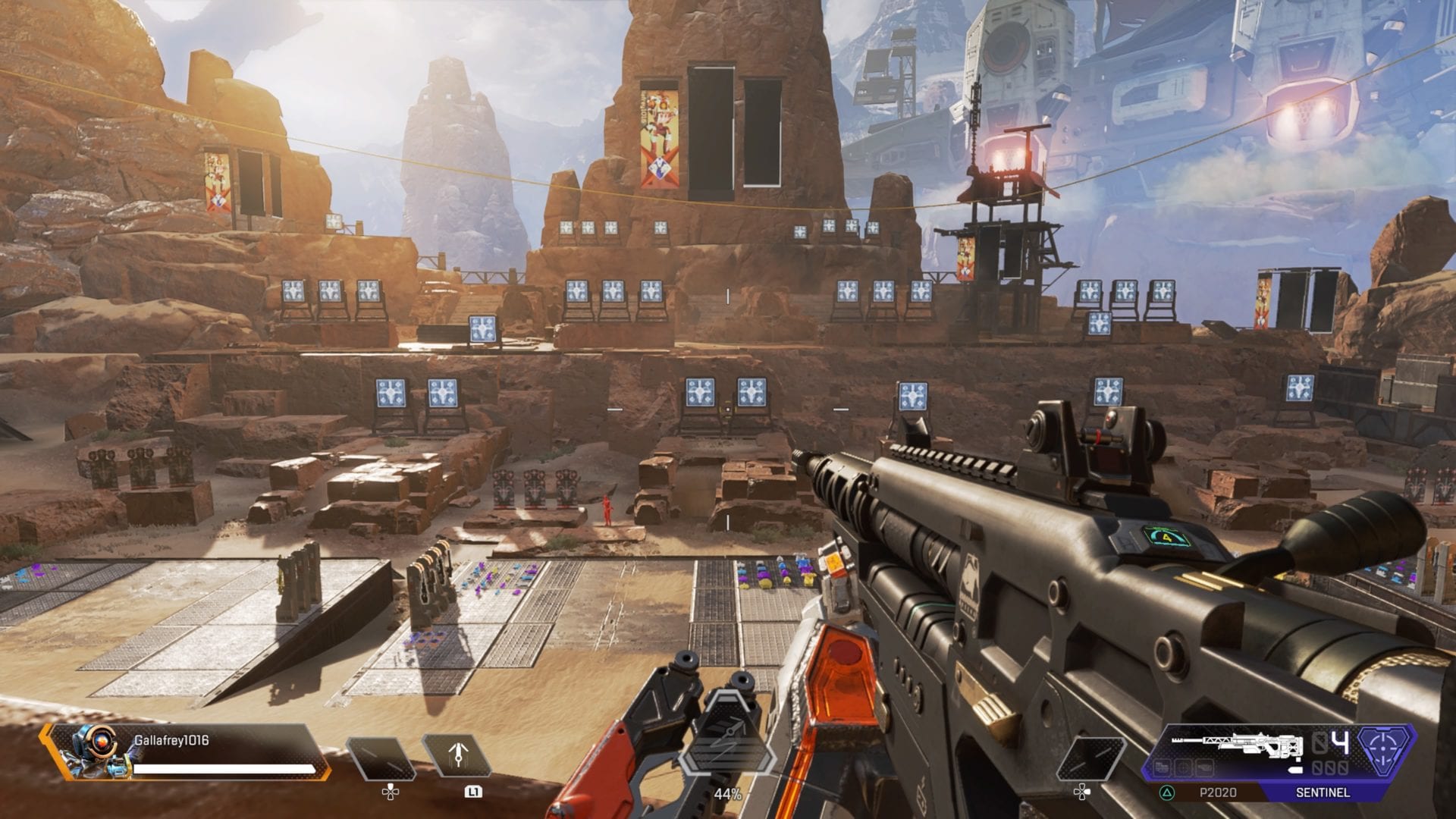Switch to the P2020 weapon
The image size is (1456, 819).
click(1217, 792)
